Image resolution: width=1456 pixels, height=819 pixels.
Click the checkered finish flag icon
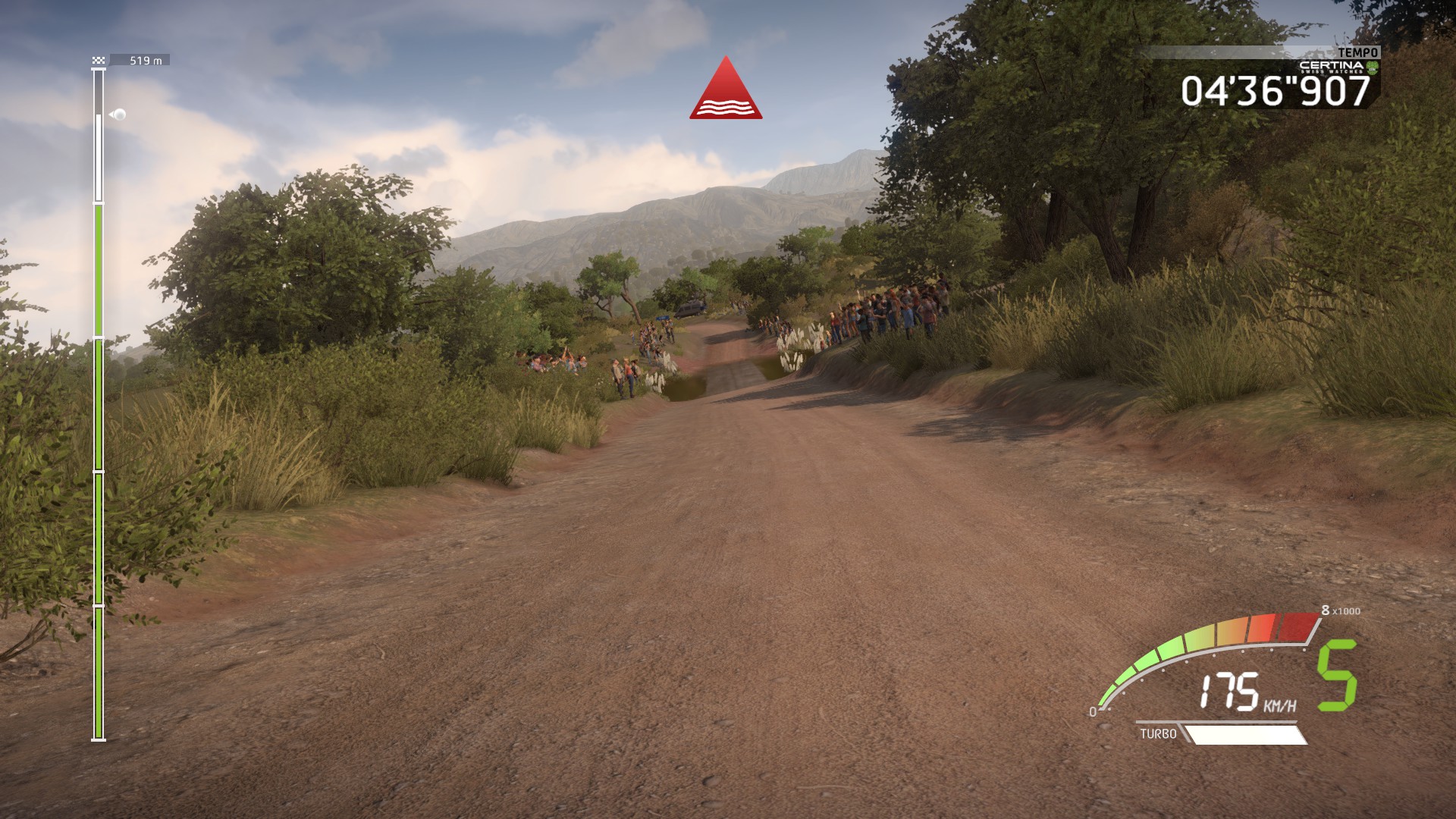97,59
